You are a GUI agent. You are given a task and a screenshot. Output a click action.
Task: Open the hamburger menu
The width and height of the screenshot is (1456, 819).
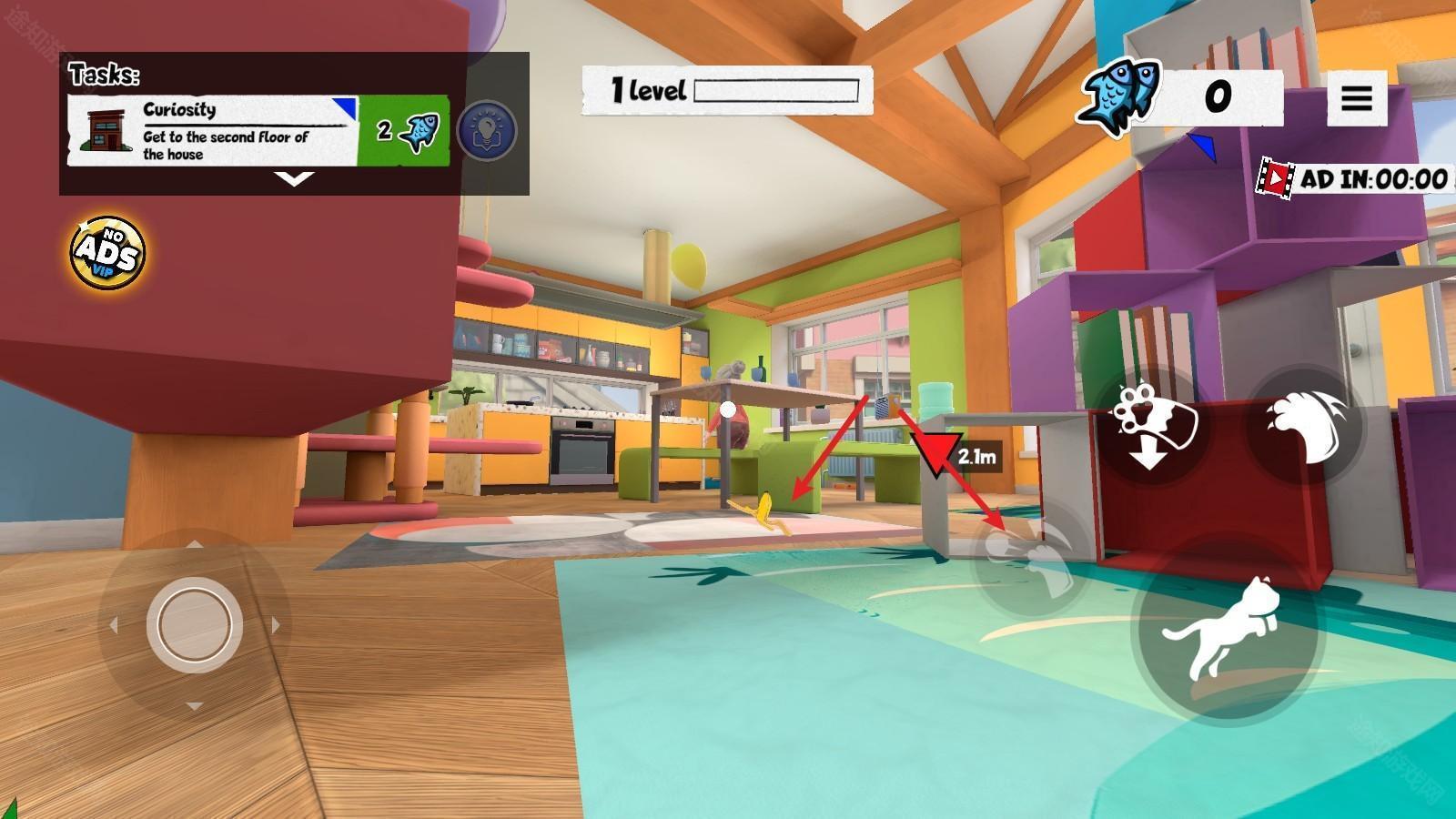coord(1356,97)
